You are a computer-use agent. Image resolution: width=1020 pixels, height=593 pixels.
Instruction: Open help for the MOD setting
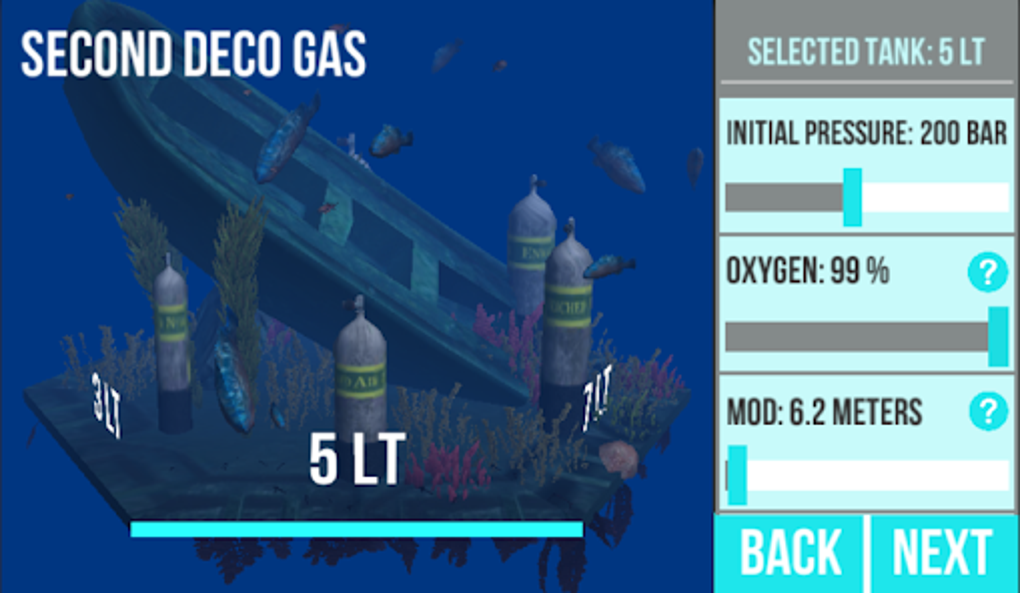[987, 411]
